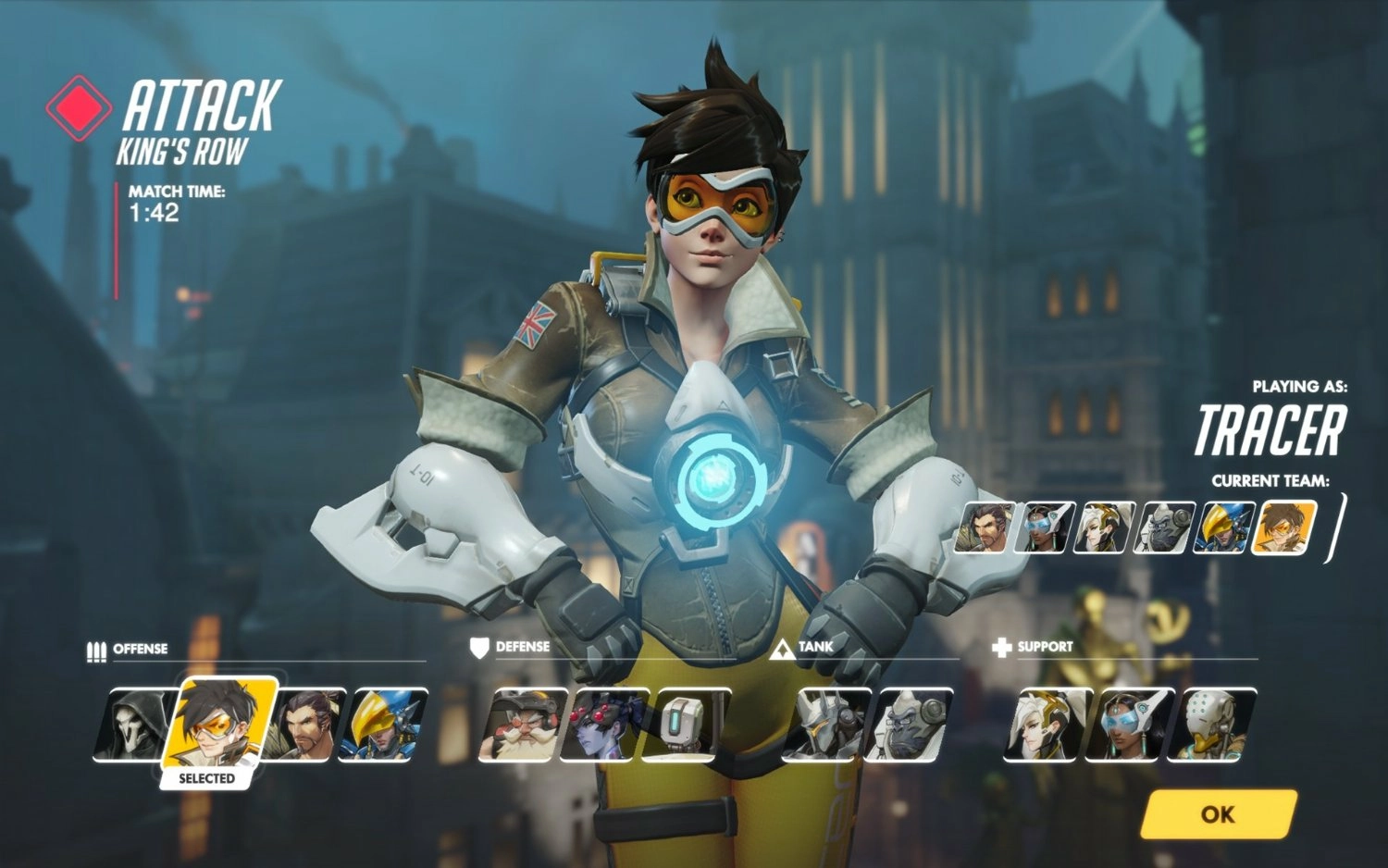Pick Pharah from the Offense hero row
Viewport: 1388px width, 868px height.
click(384, 725)
